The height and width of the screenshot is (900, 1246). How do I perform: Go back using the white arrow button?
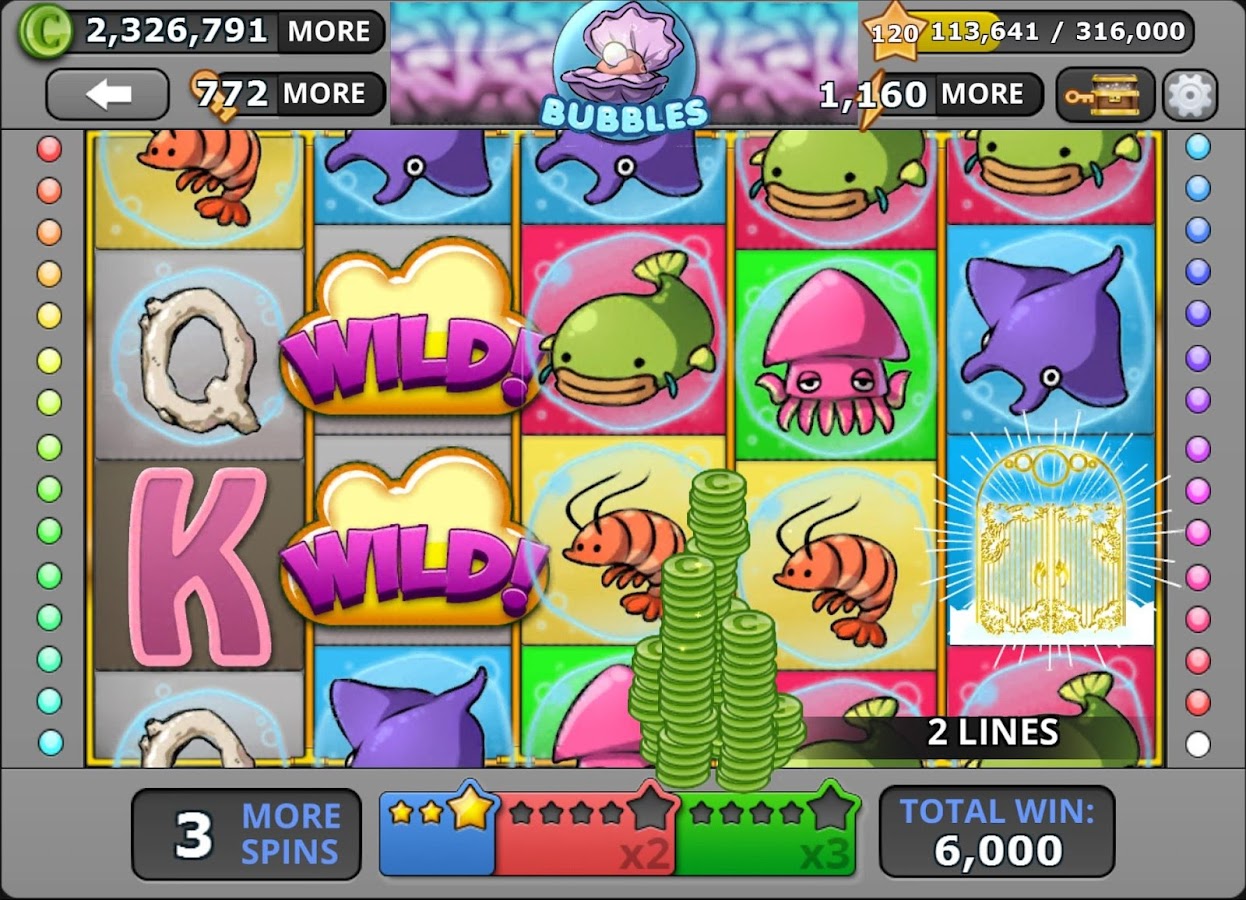coord(108,95)
